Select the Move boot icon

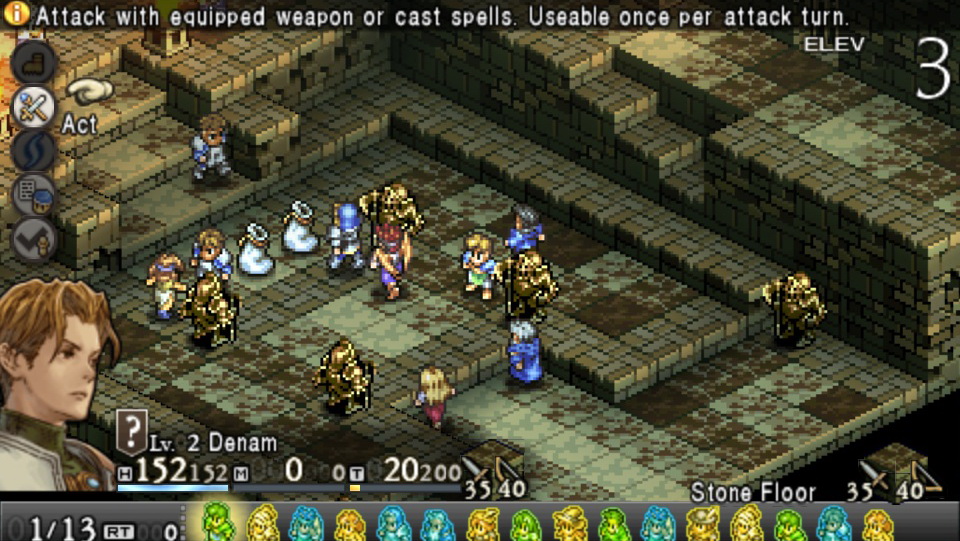pos(33,62)
